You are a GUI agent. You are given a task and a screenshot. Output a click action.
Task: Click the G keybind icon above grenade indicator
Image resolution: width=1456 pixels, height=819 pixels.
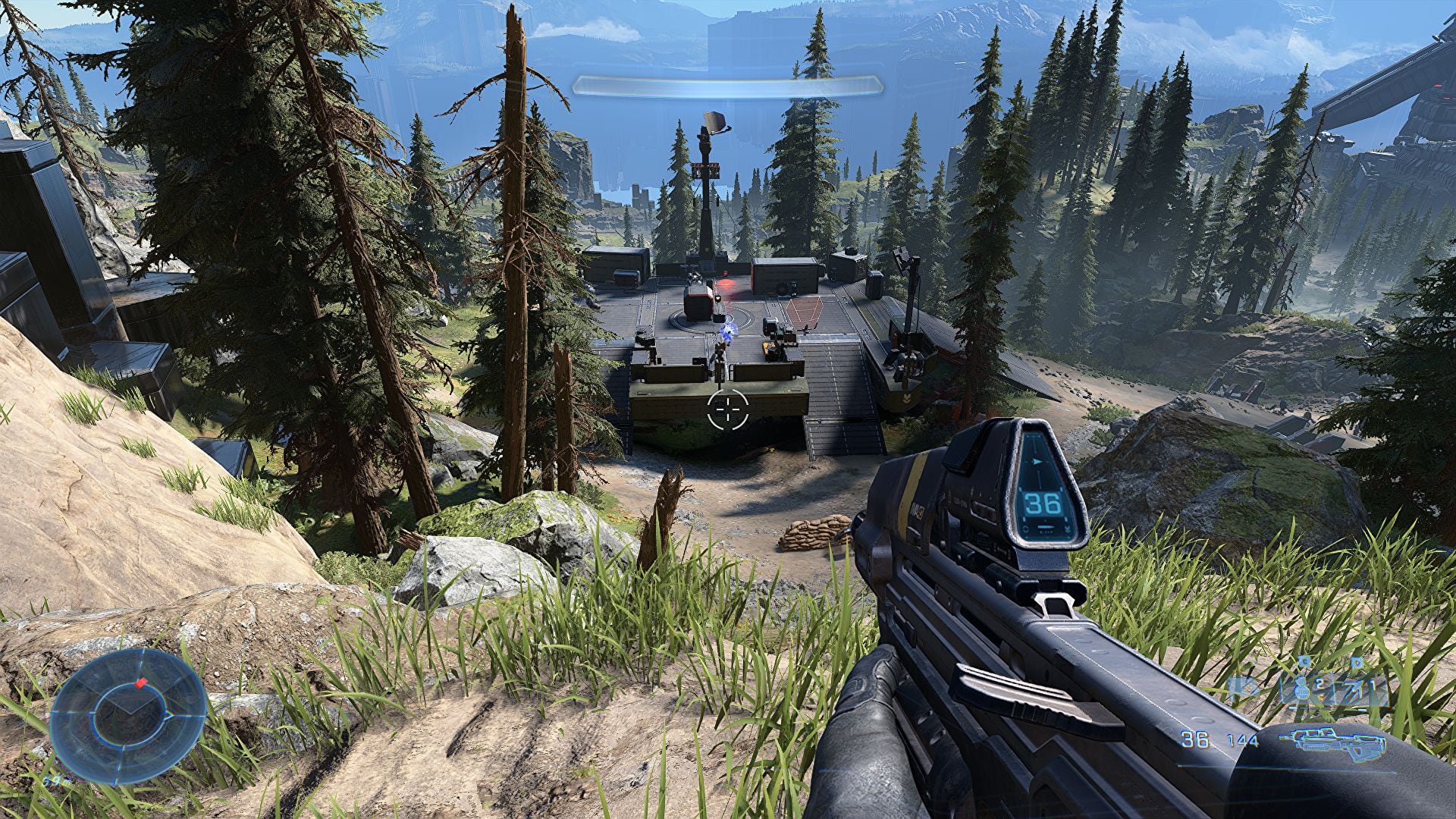tap(1304, 661)
